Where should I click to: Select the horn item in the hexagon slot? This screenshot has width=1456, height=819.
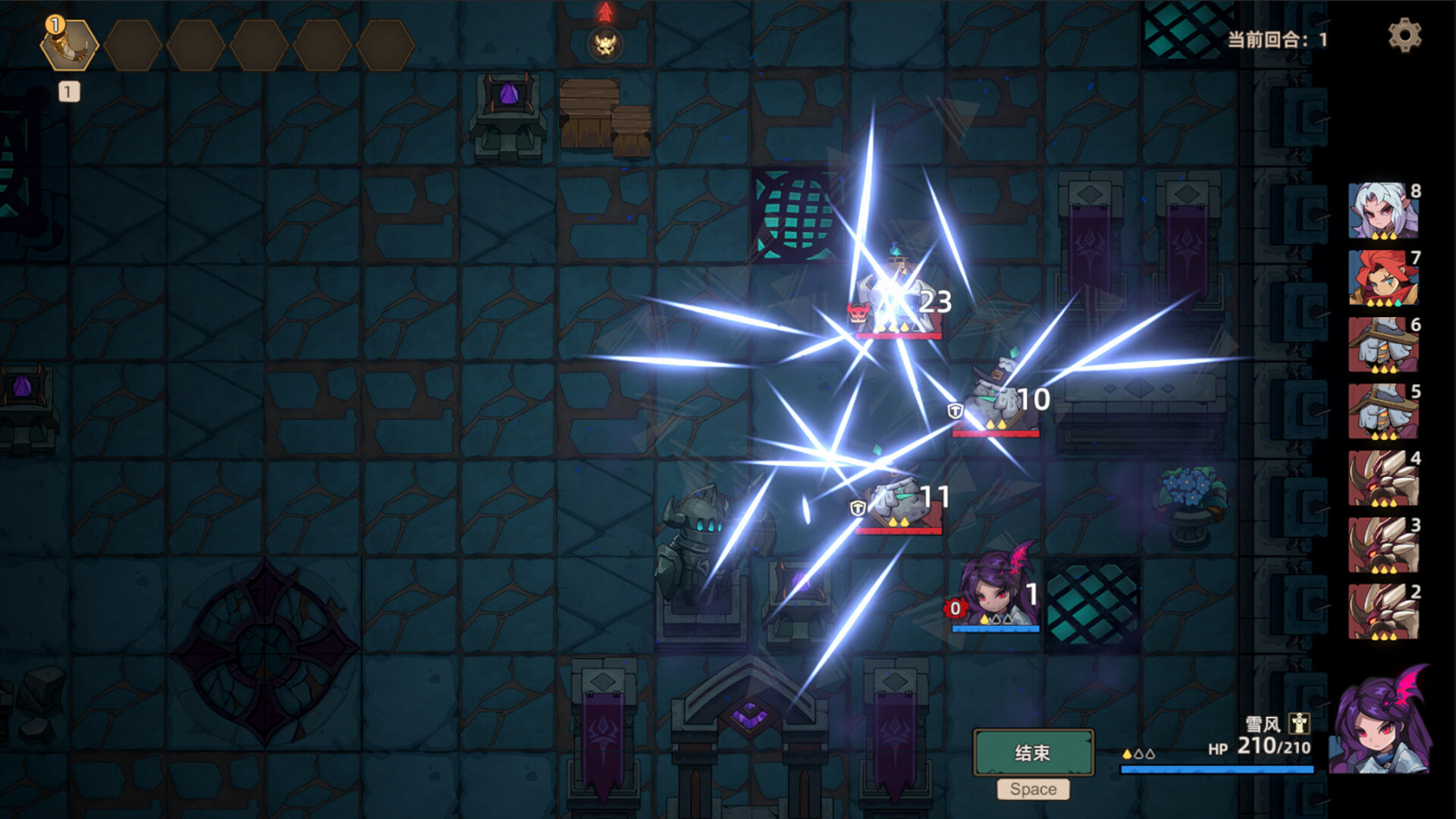pyautogui.click(x=69, y=45)
